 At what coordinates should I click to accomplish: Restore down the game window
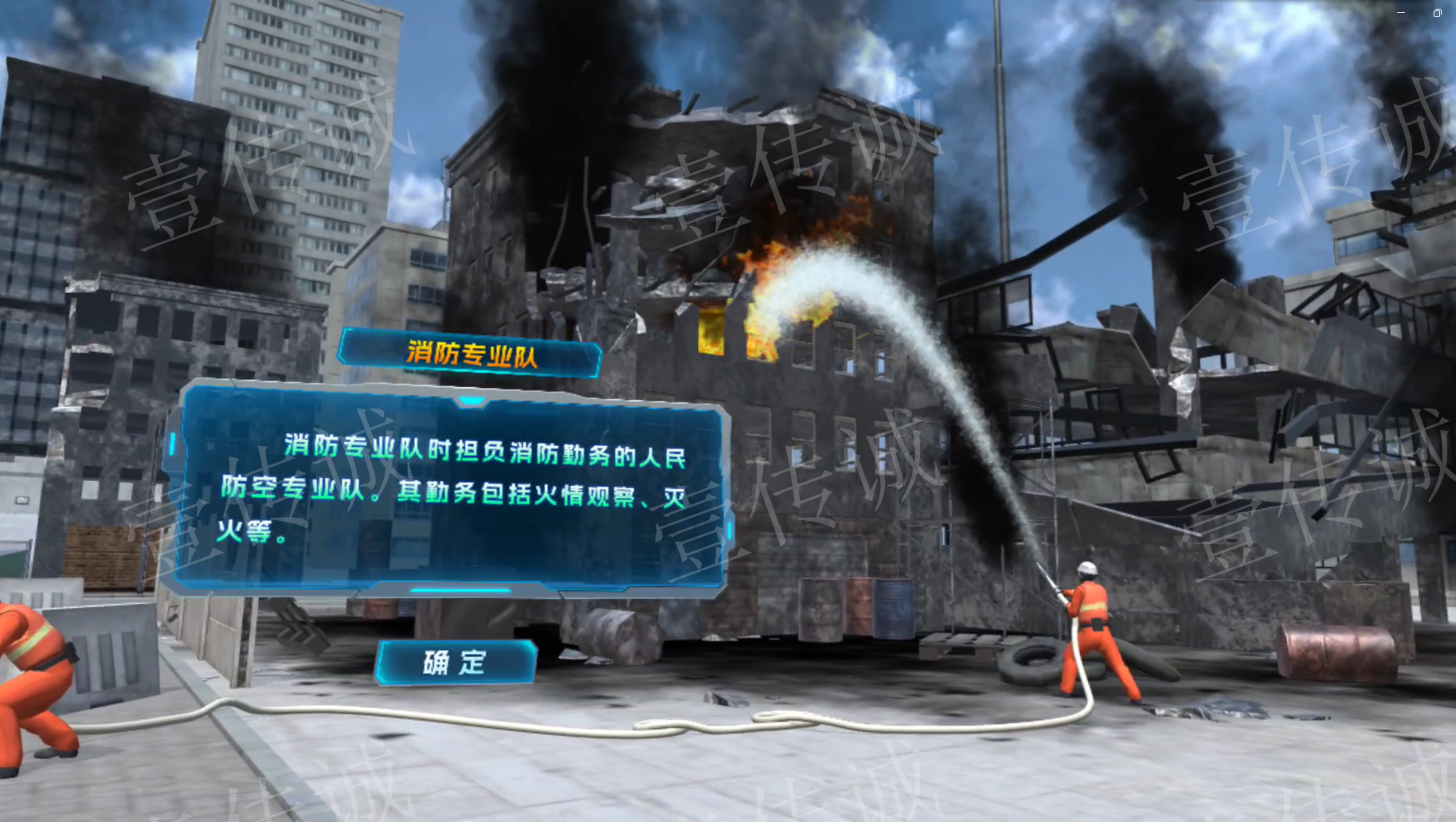point(1437,12)
